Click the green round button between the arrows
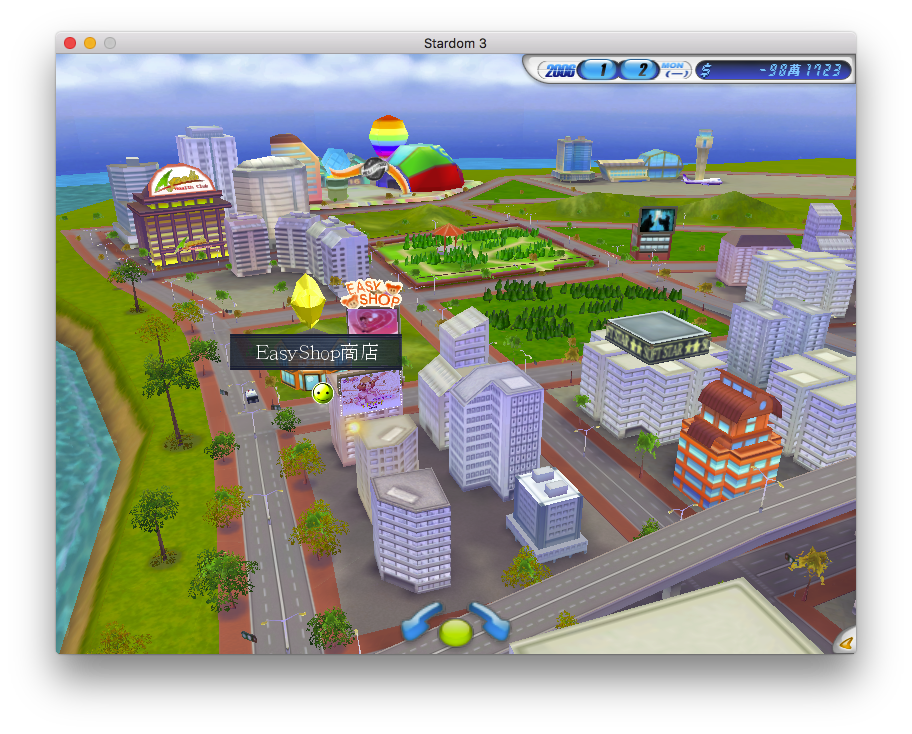Screen dimensions: 912x734 coord(455,632)
